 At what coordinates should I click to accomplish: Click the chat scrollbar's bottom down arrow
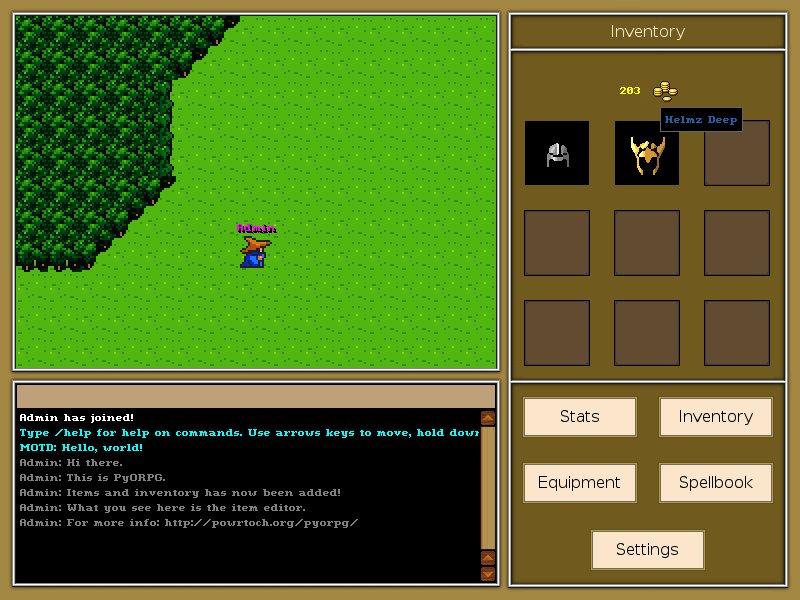(x=488, y=573)
